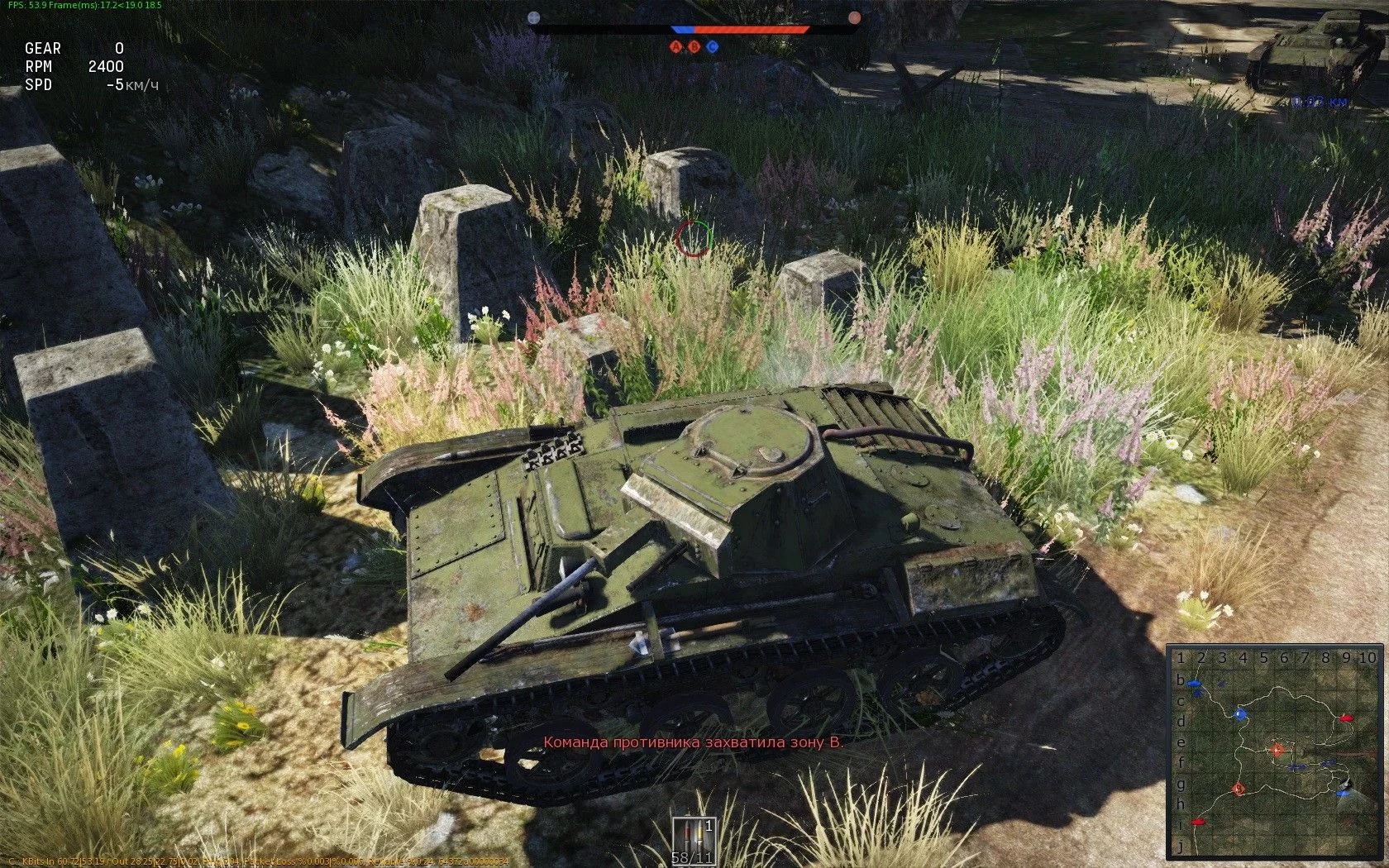The height and width of the screenshot is (868, 1389).
Task: Click your own tank arrow on minimap
Action: (1348, 785)
